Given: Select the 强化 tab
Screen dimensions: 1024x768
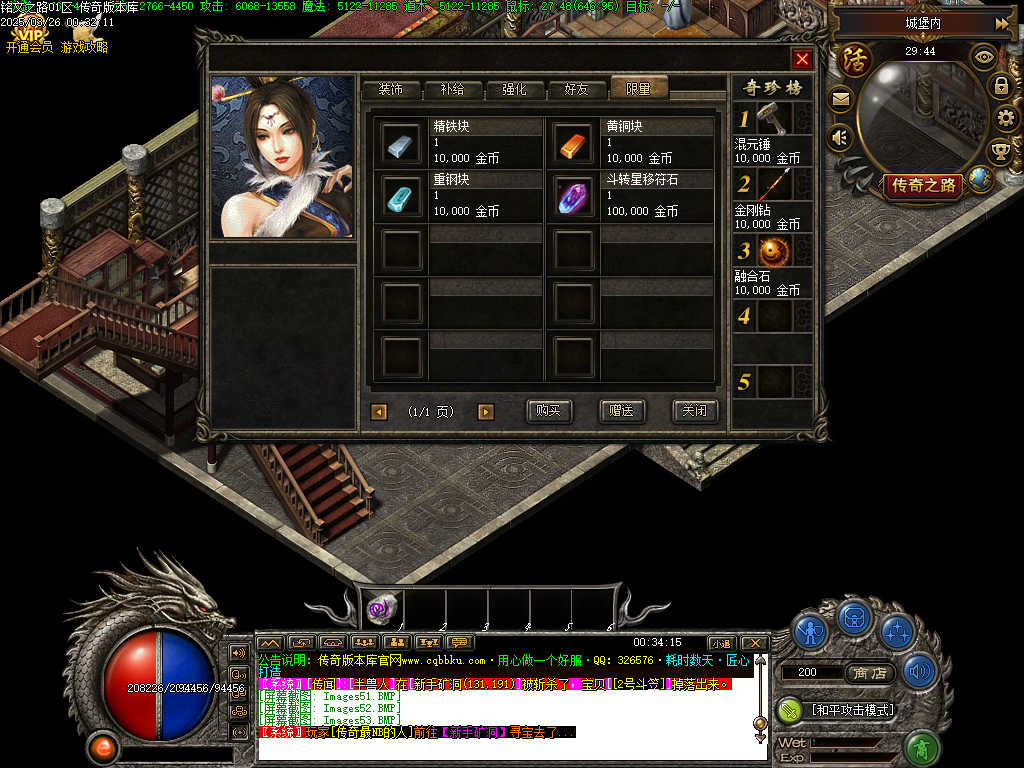Looking at the screenshot, I should pyautogui.click(x=514, y=89).
